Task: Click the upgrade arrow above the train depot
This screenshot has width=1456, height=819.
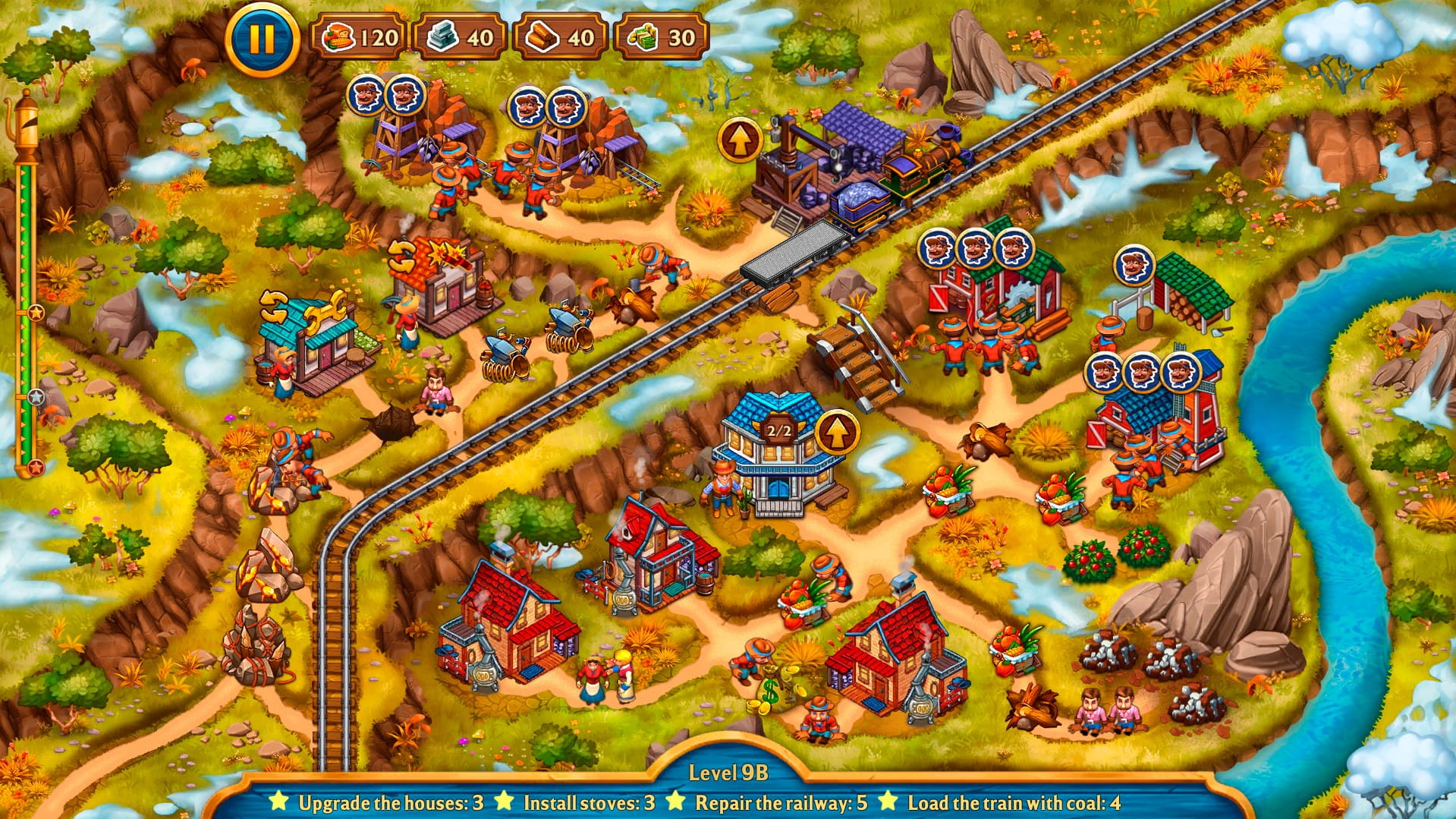Action: [x=738, y=140]
